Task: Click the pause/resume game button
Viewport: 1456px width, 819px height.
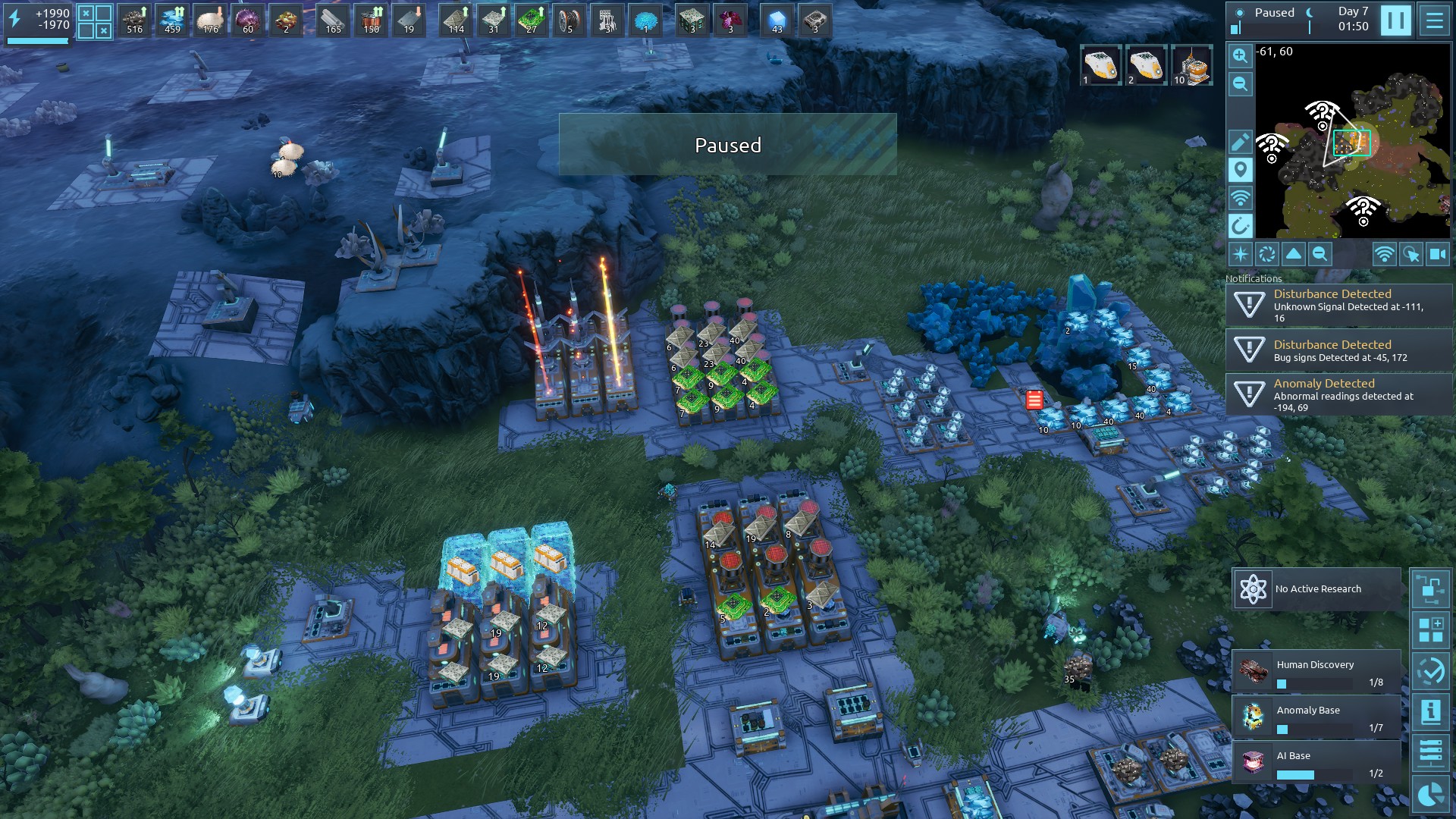Action: [1395, 20]
